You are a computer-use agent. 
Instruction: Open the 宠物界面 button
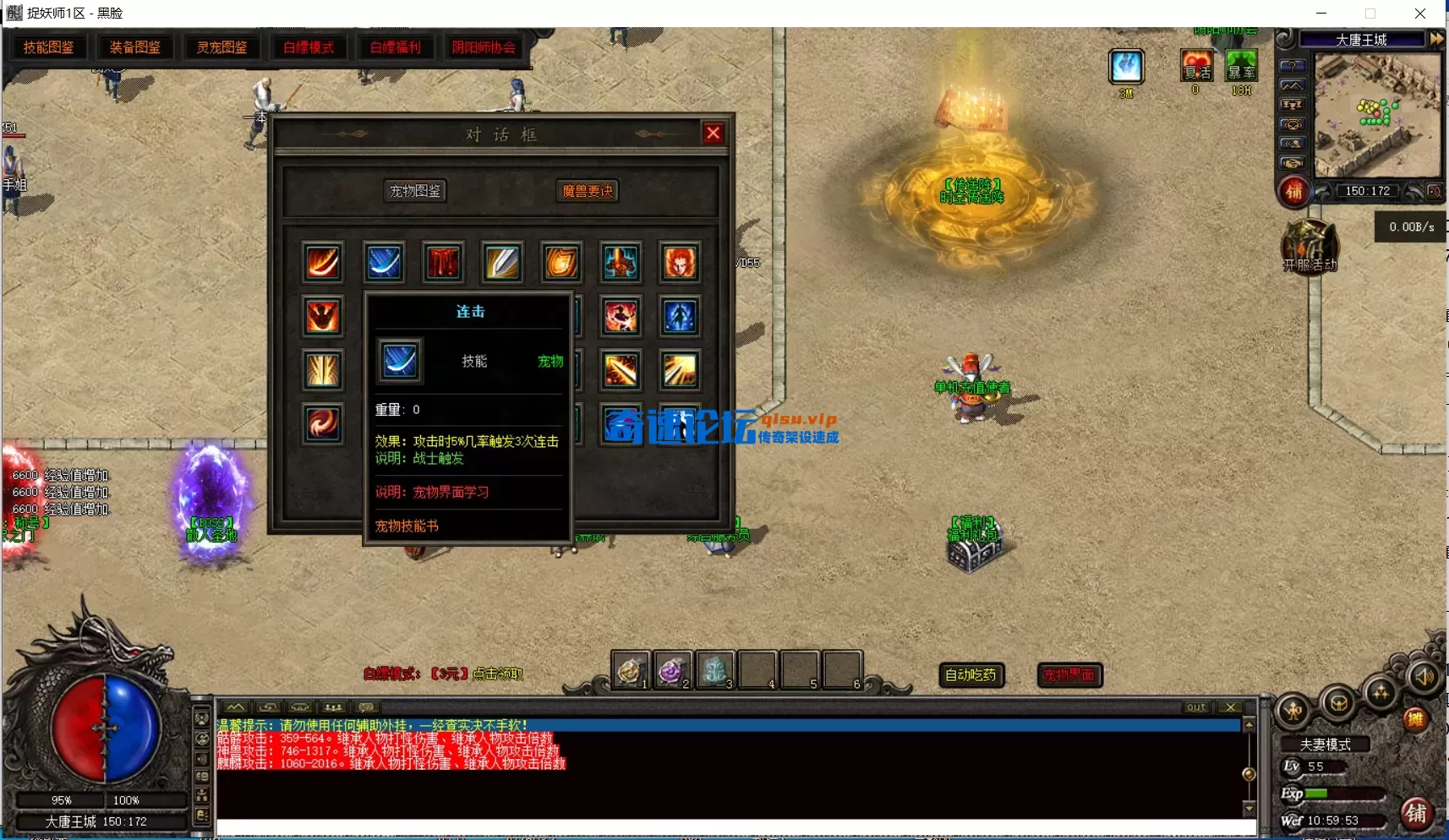click(1069, 674)
